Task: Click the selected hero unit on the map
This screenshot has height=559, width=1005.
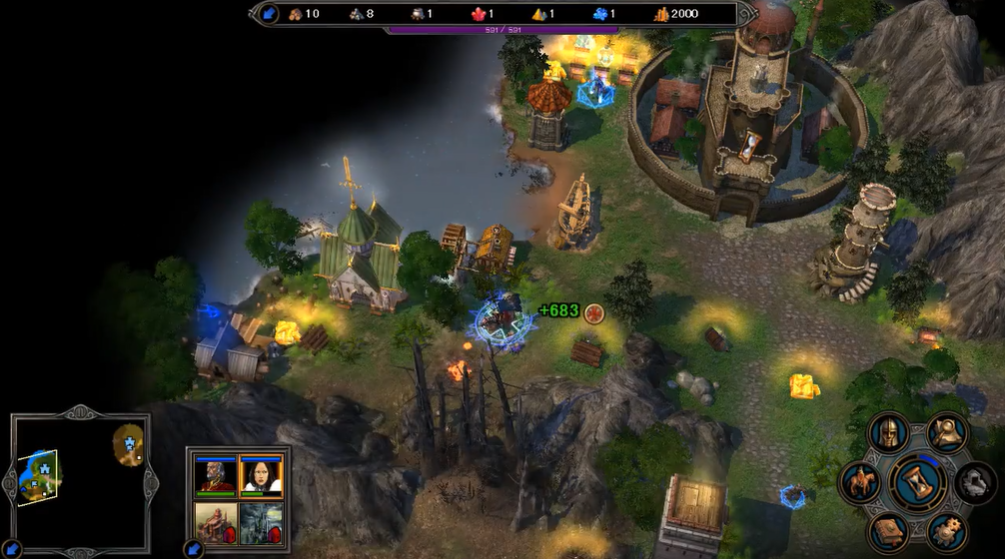Action: tap(501, 318)
